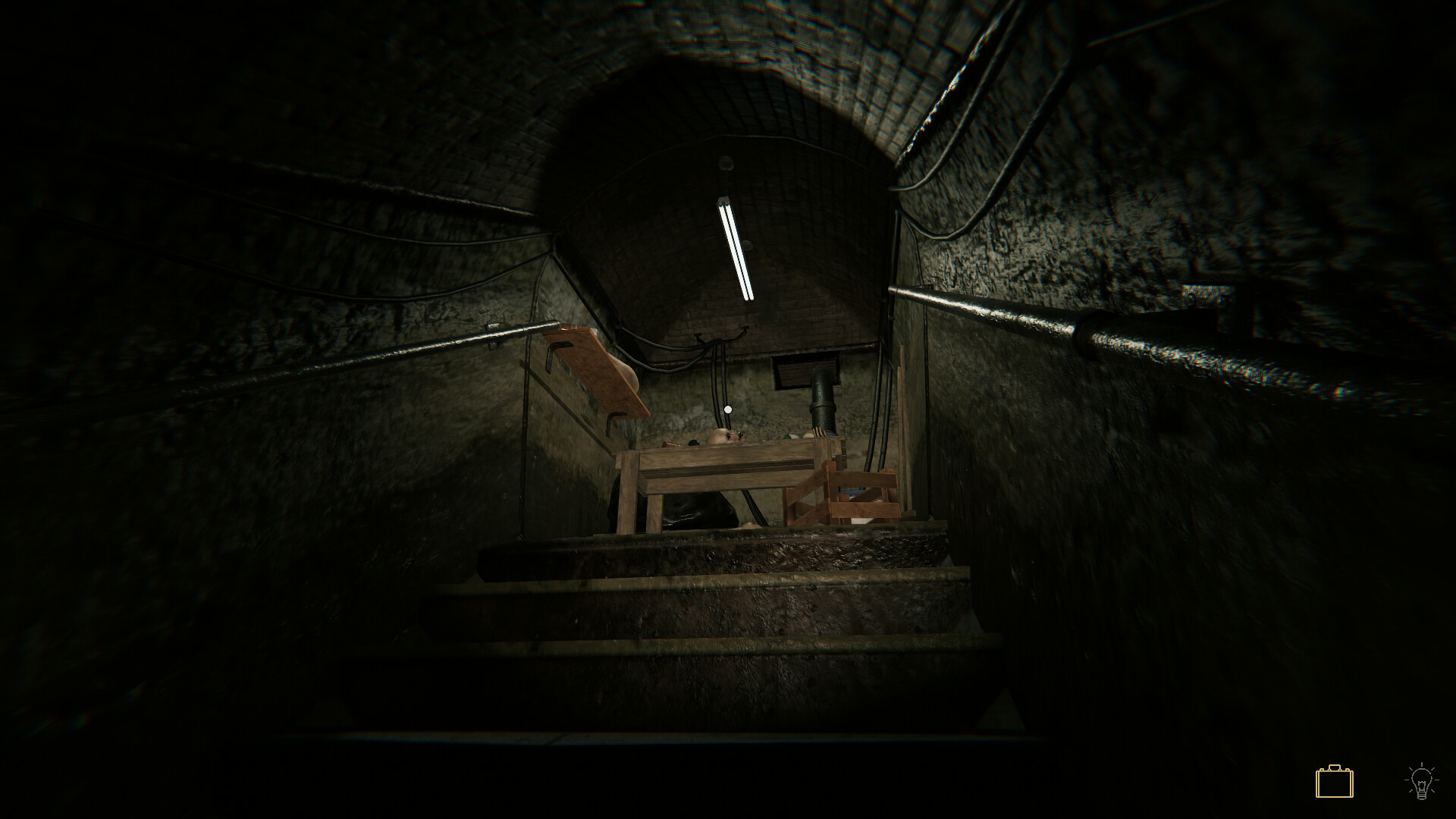
Task: Show a hint with the lightbulb icon
Action: tap(1421, 781)
